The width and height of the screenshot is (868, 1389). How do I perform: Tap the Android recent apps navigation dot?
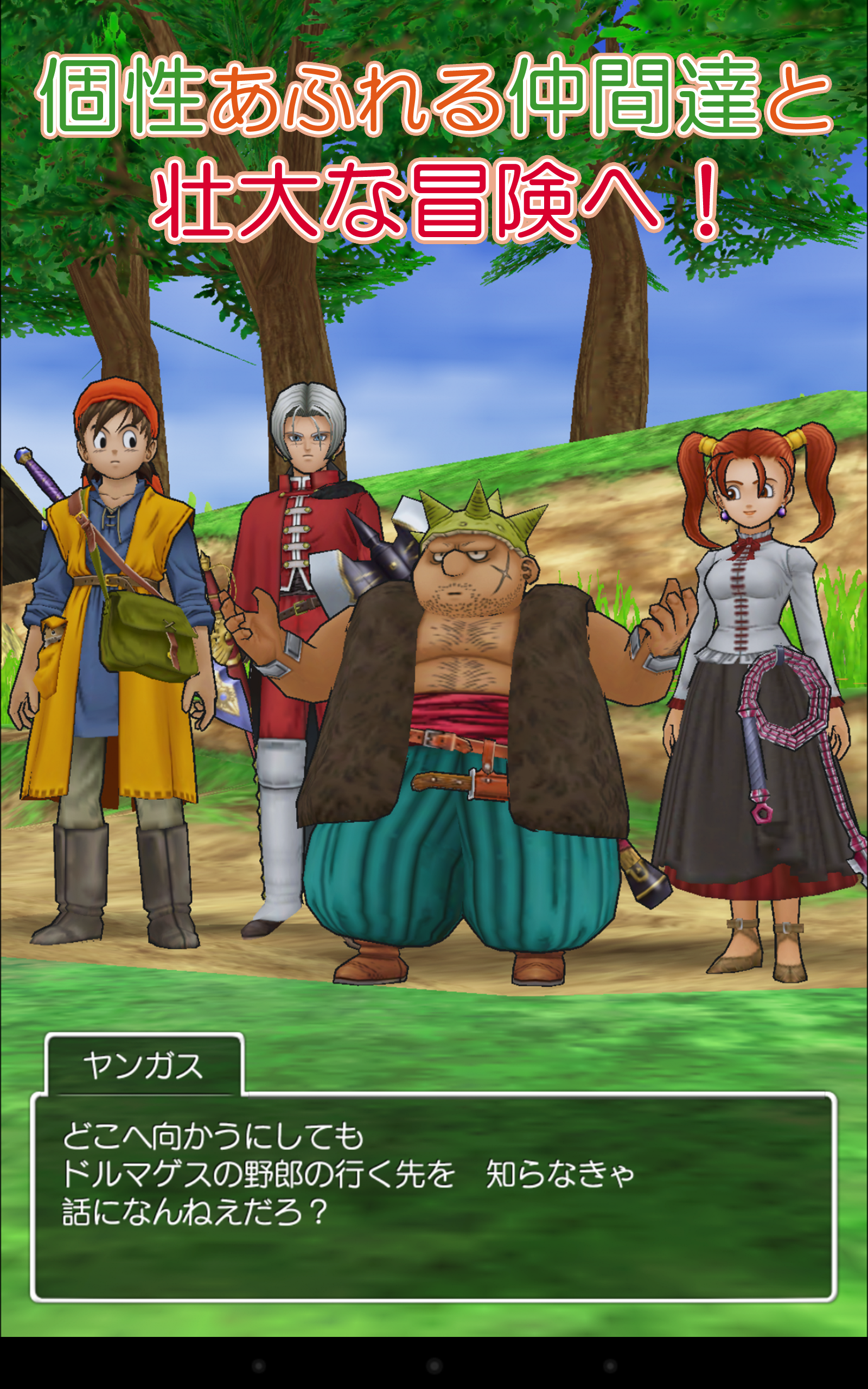pyautogui.click(x=610, y=1366)
